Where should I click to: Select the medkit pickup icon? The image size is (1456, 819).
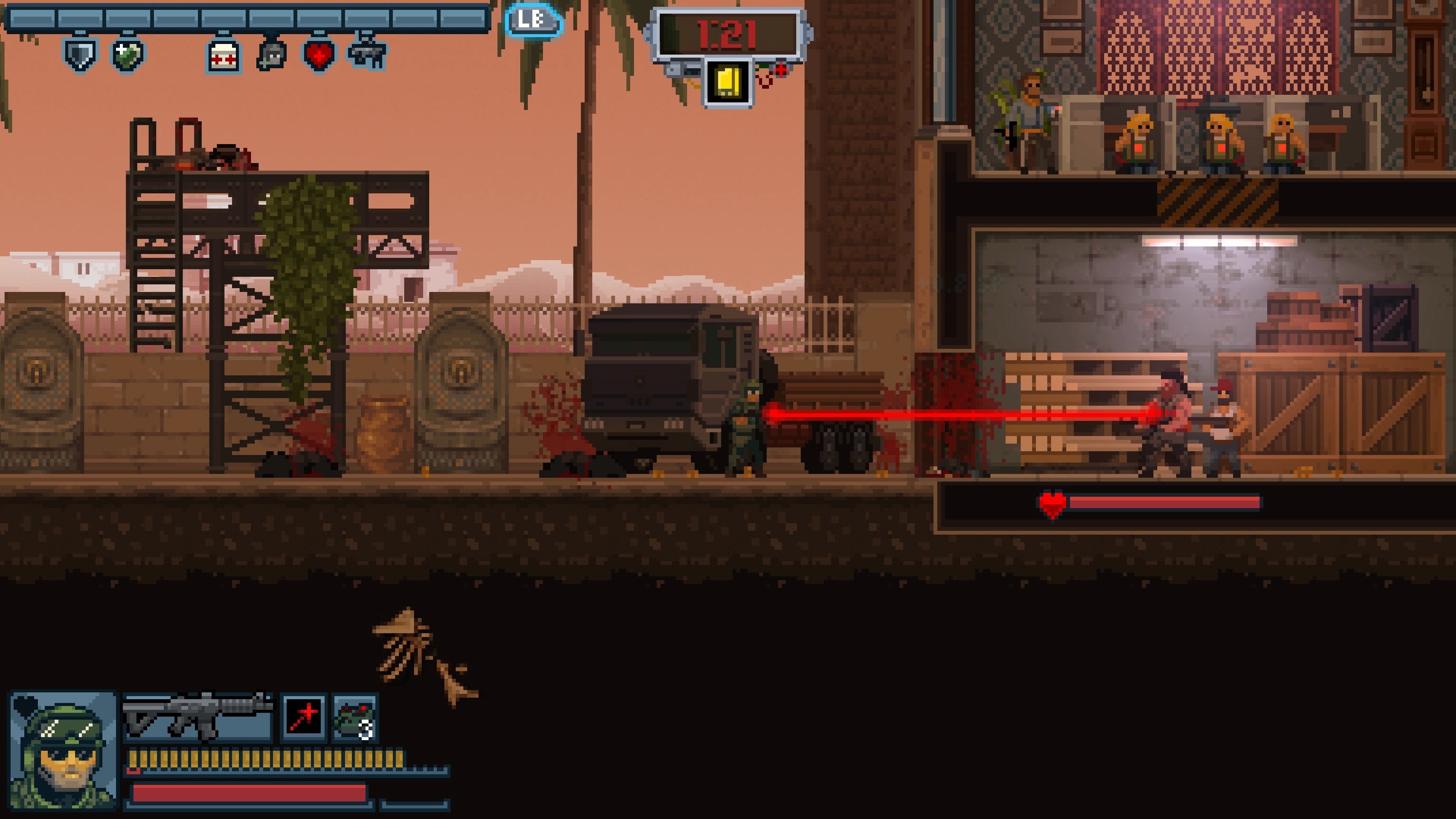pos(223,56)
